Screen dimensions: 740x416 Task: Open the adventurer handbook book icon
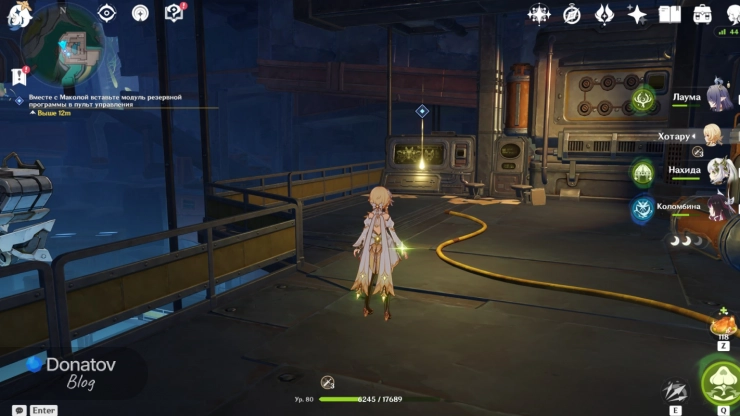(x=669, y=14)
